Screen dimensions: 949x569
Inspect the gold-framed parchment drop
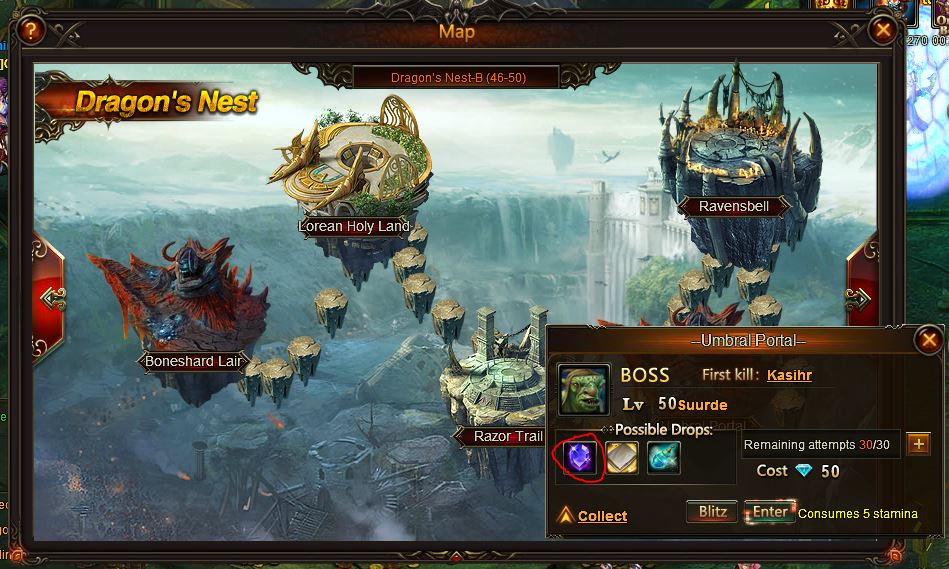(622, 458)
